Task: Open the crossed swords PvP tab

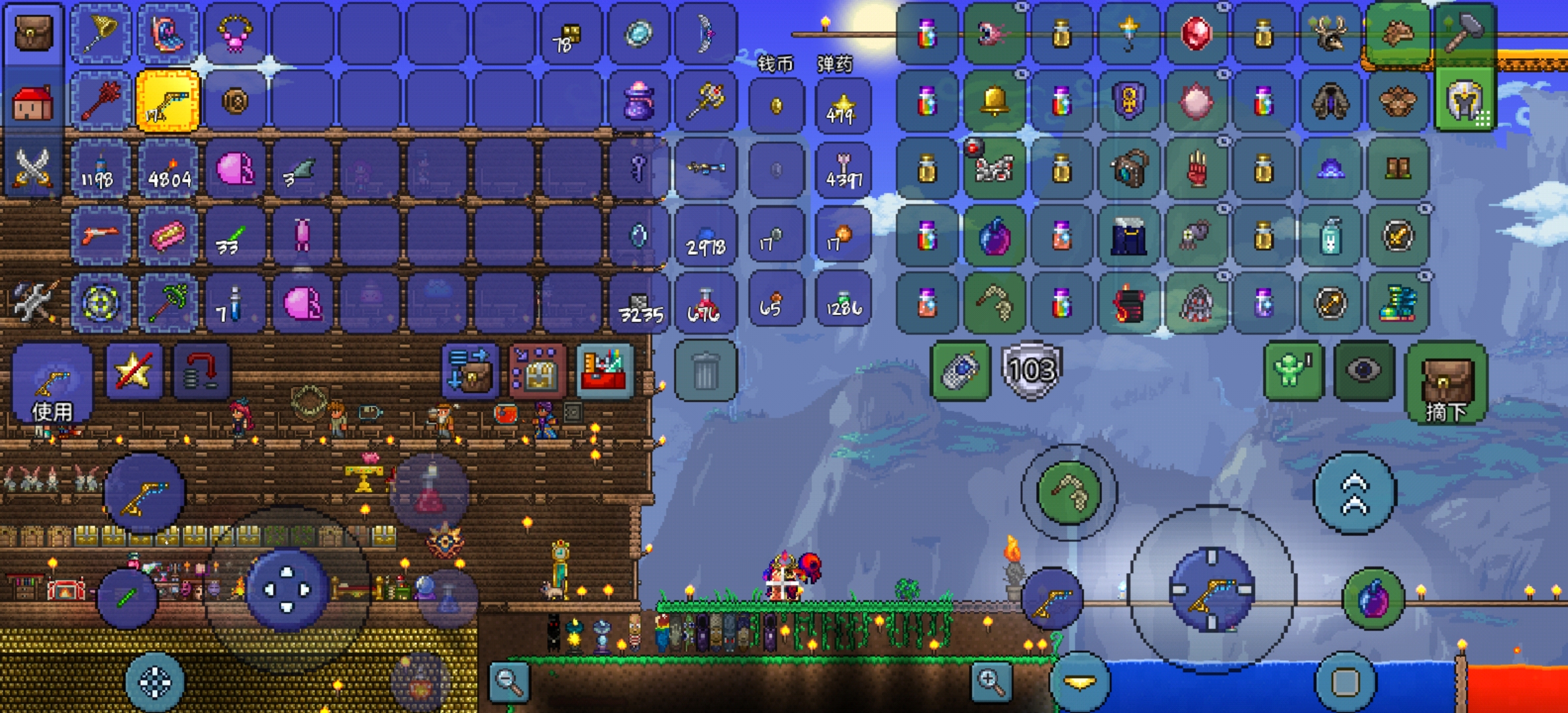Action: [x=33, y=168]
